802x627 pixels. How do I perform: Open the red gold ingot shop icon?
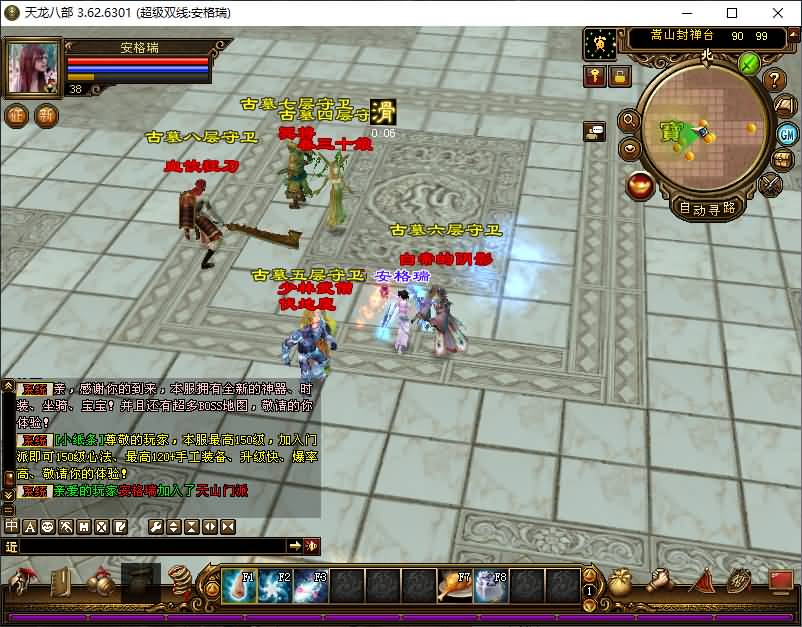tap(640, 185)
